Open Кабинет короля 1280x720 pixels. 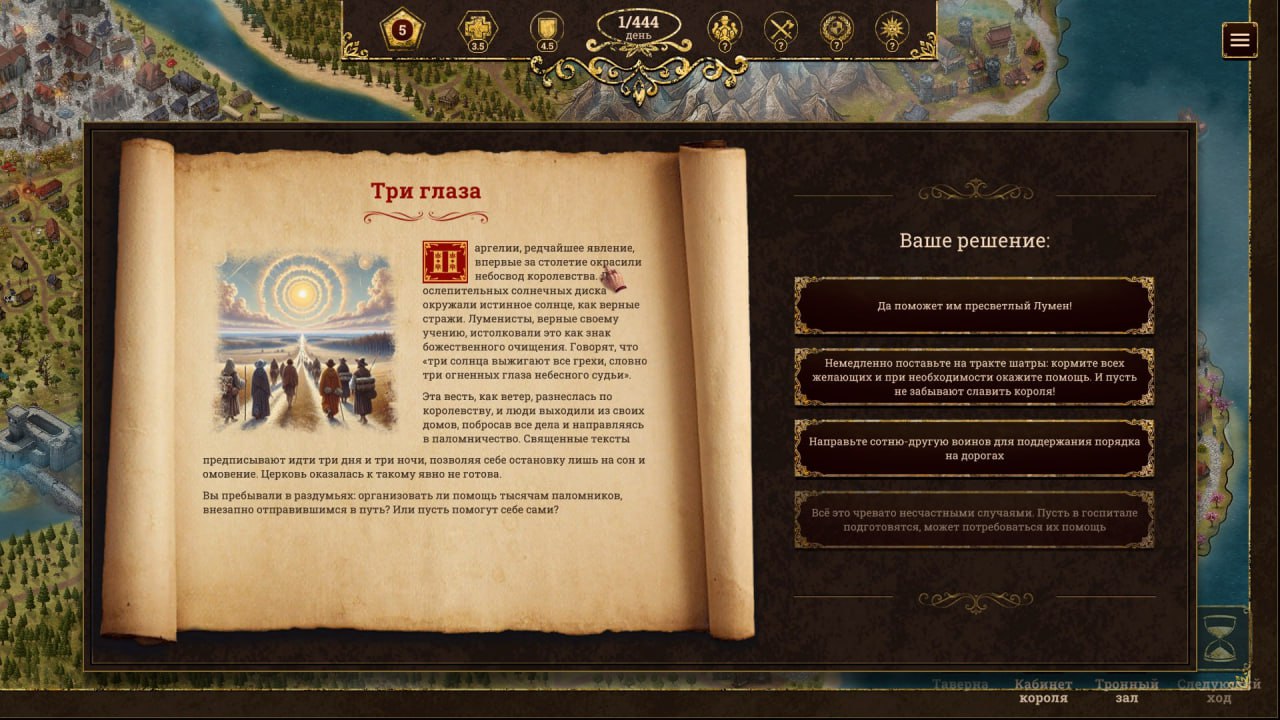[1043, 691]
